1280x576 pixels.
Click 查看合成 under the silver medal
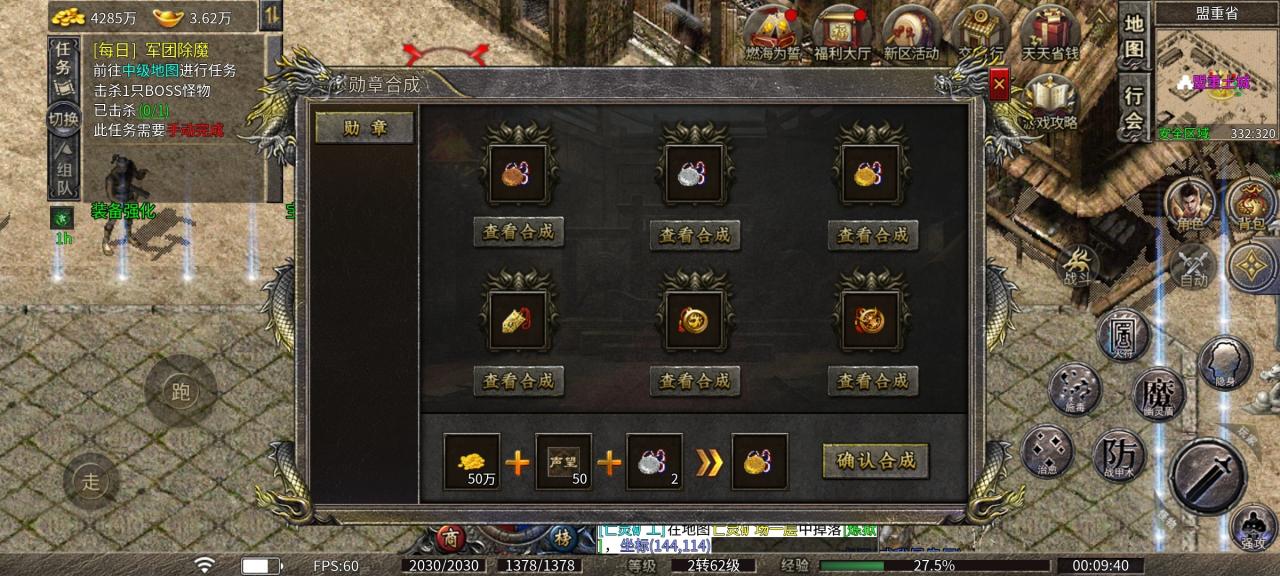(x=695, y=235)
